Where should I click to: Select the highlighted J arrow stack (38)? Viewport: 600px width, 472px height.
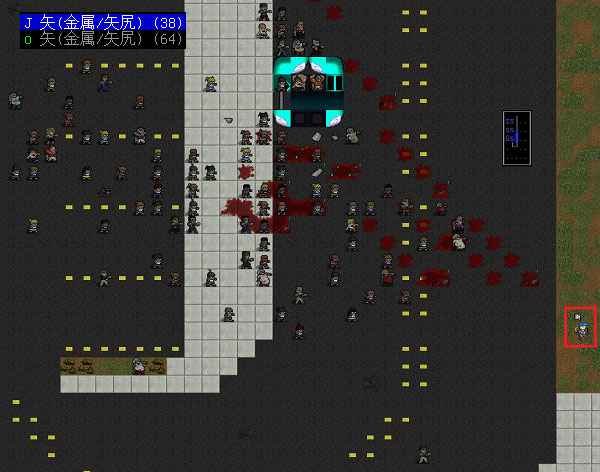pyautogui.click(x=98, y=19)
